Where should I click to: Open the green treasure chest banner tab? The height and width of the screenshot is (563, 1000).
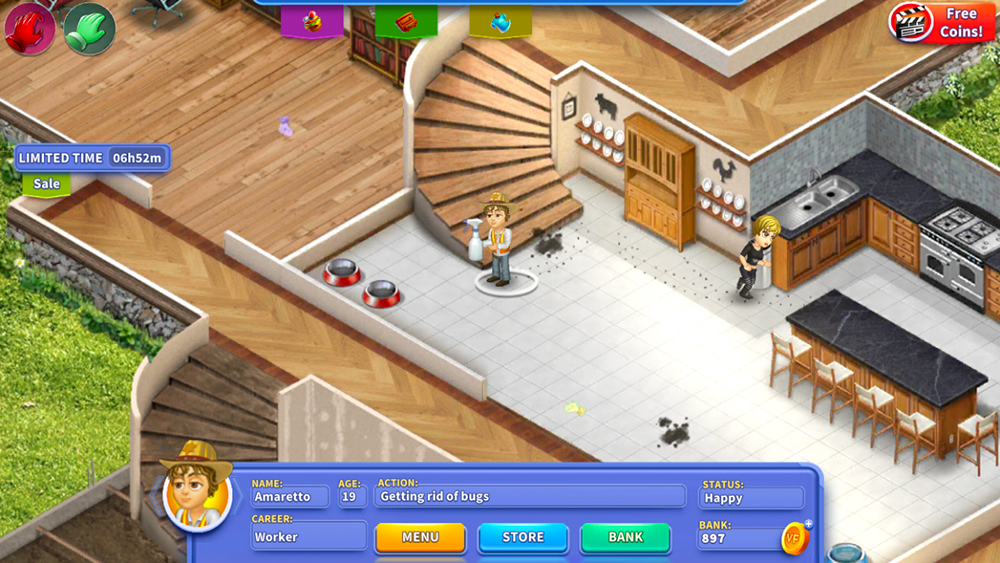coord(406,21)
